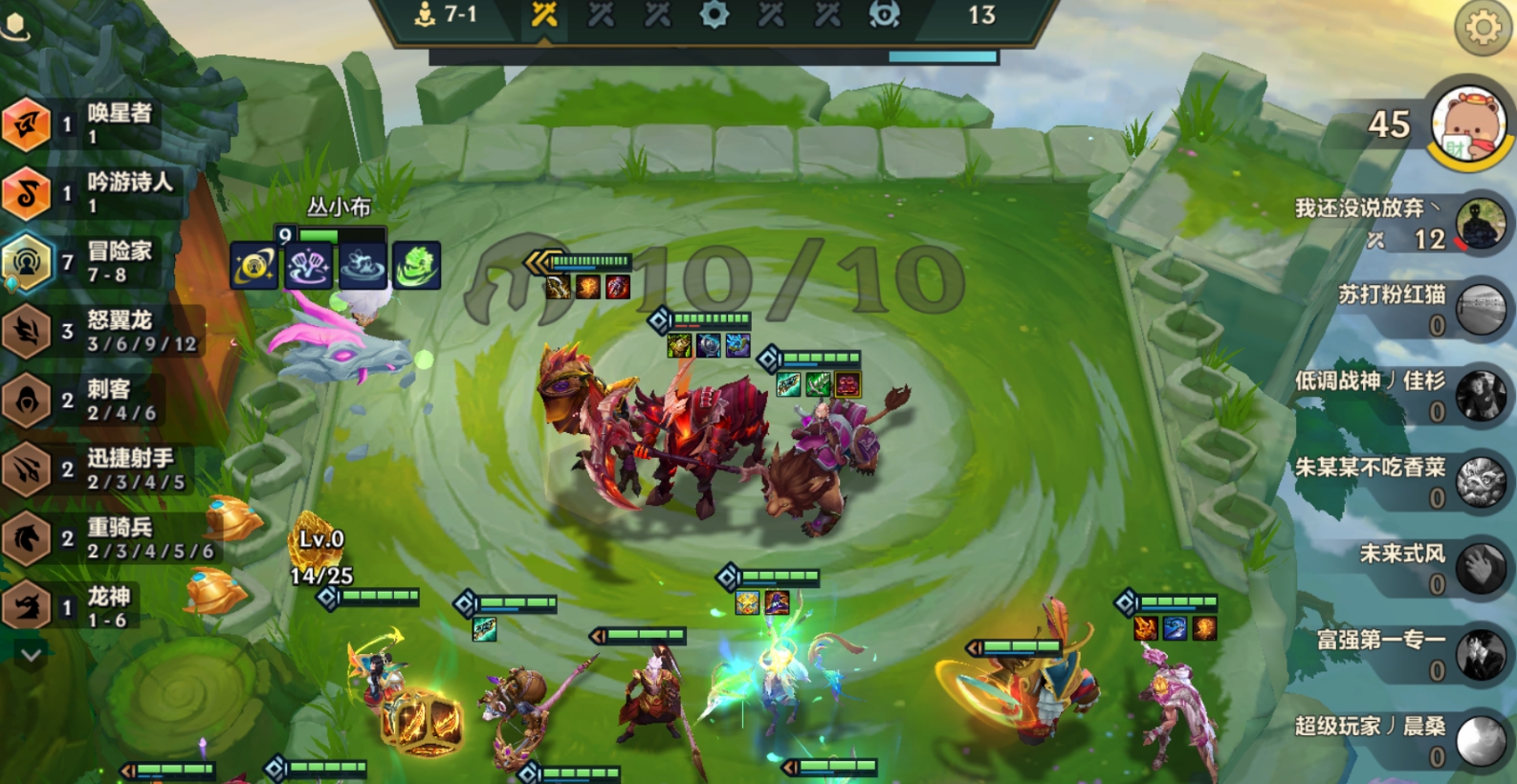Inspect the green dragon augment icon

coord(416,265)
